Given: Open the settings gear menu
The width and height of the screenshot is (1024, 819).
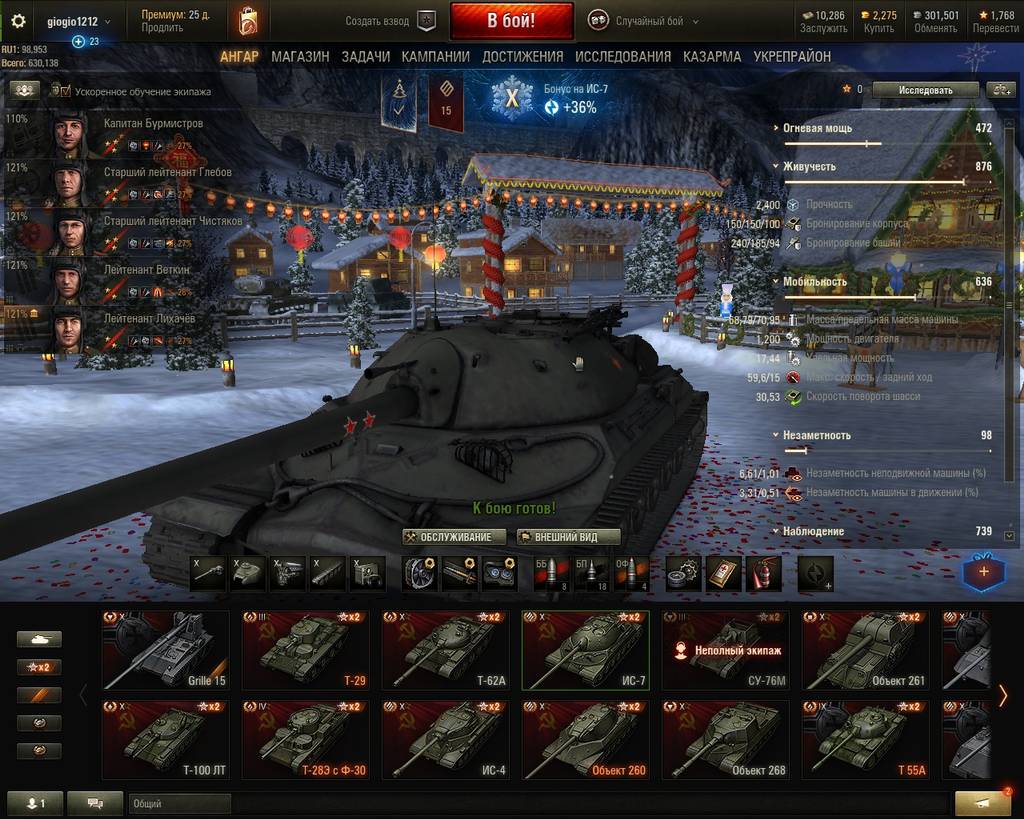Looking at the screenshot, I should [18, 21].
